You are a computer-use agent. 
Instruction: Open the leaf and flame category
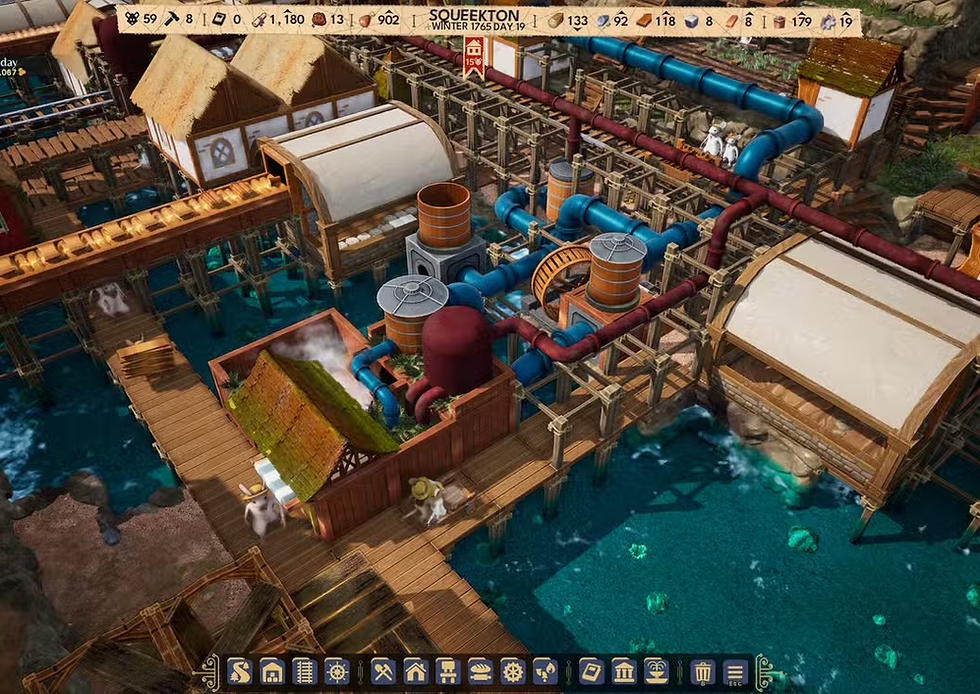tap(544, 671)
